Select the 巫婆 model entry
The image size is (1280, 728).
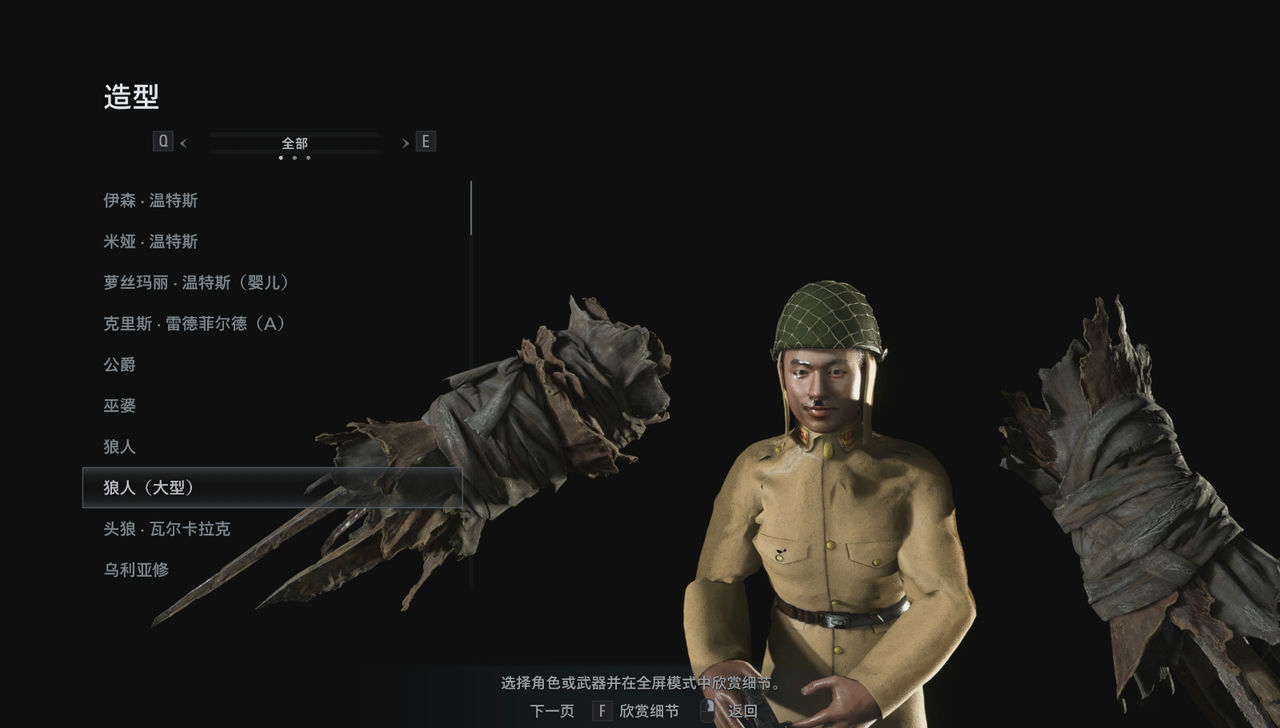click(x=122, y=406)
